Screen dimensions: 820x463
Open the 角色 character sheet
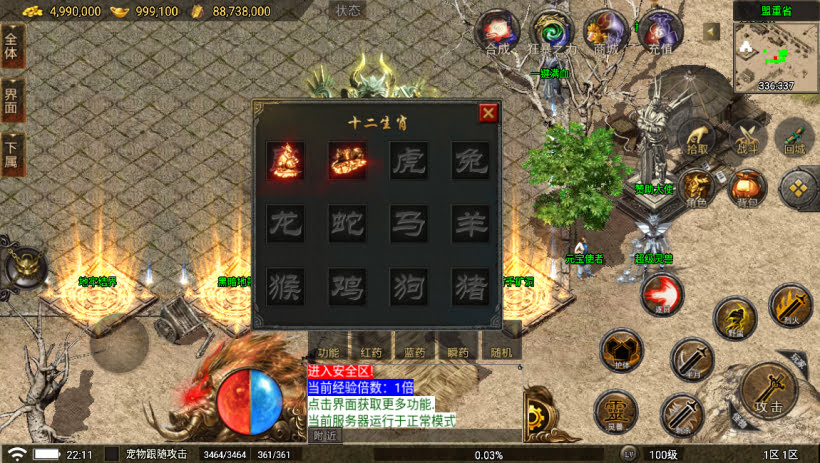(x=696, y=188)
